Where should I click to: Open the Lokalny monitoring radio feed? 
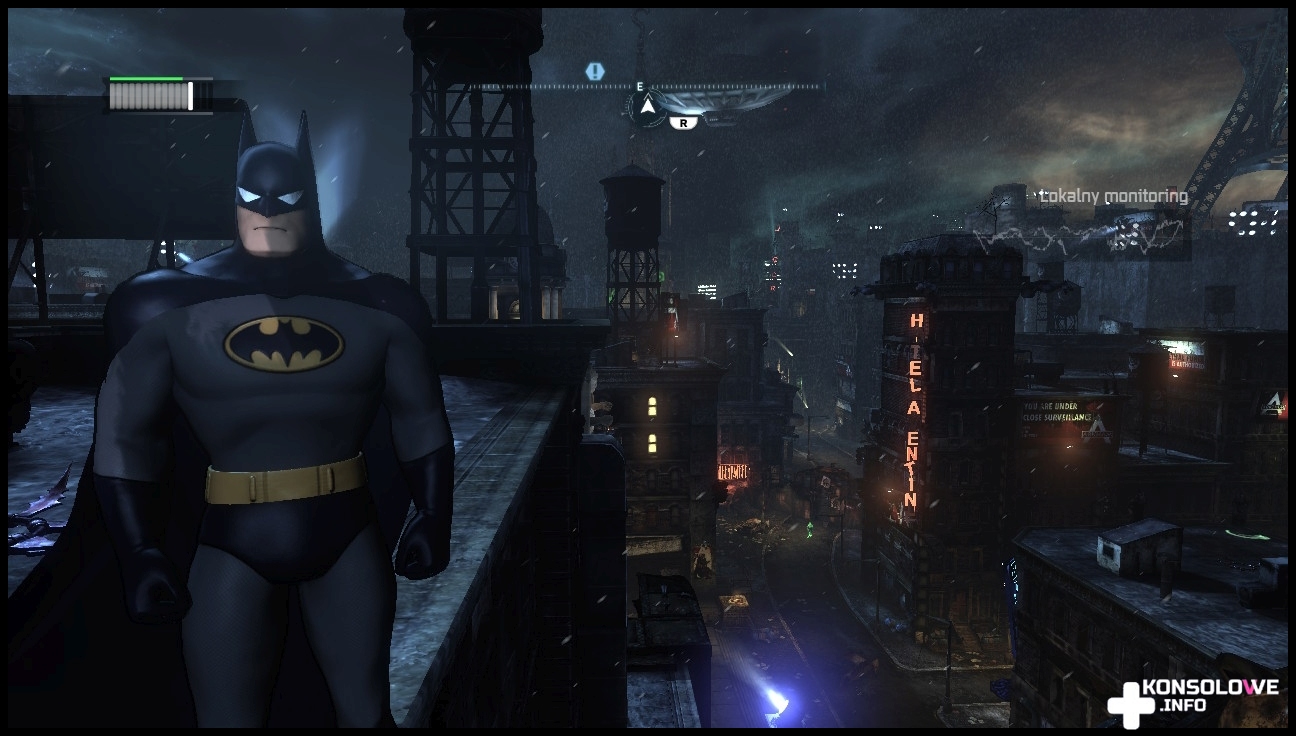click(x=1113, y=197)
